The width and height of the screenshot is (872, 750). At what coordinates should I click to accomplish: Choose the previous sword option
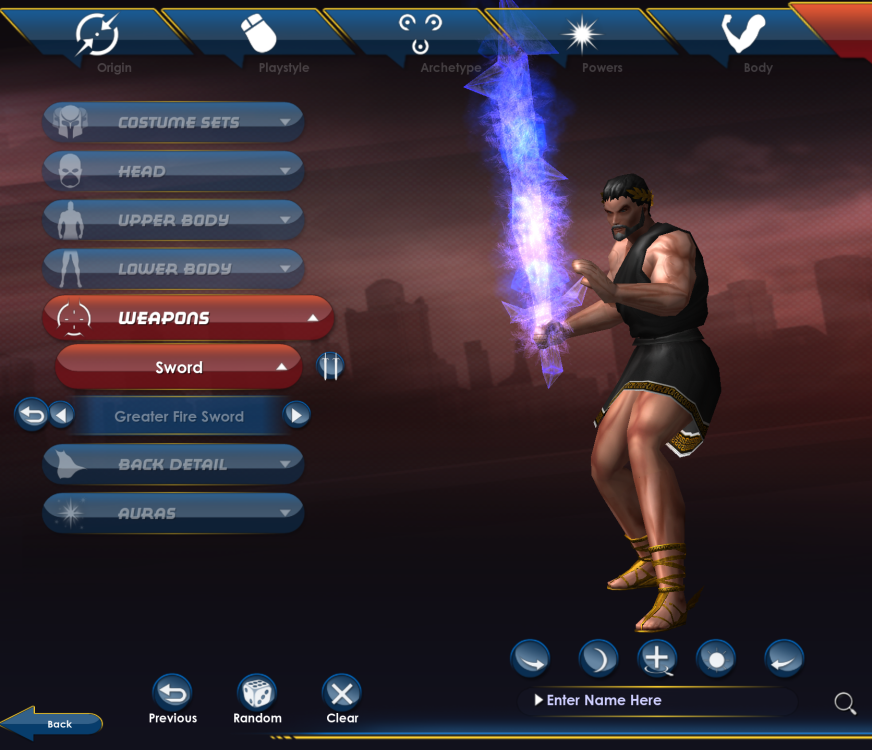click(x=61, y=415)
